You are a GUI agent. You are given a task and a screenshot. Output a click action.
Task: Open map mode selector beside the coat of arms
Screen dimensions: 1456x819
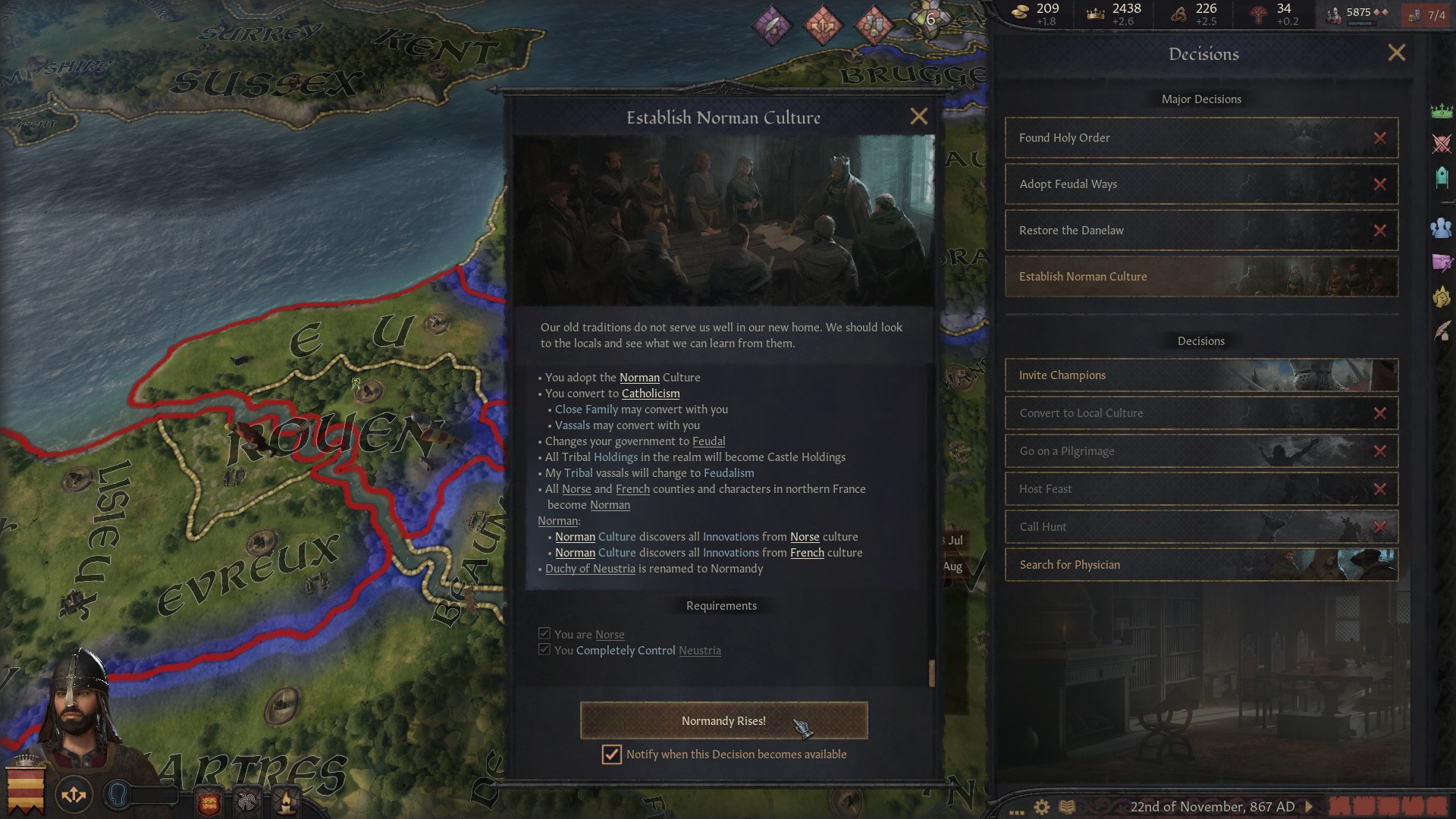(x=74, y=795)
